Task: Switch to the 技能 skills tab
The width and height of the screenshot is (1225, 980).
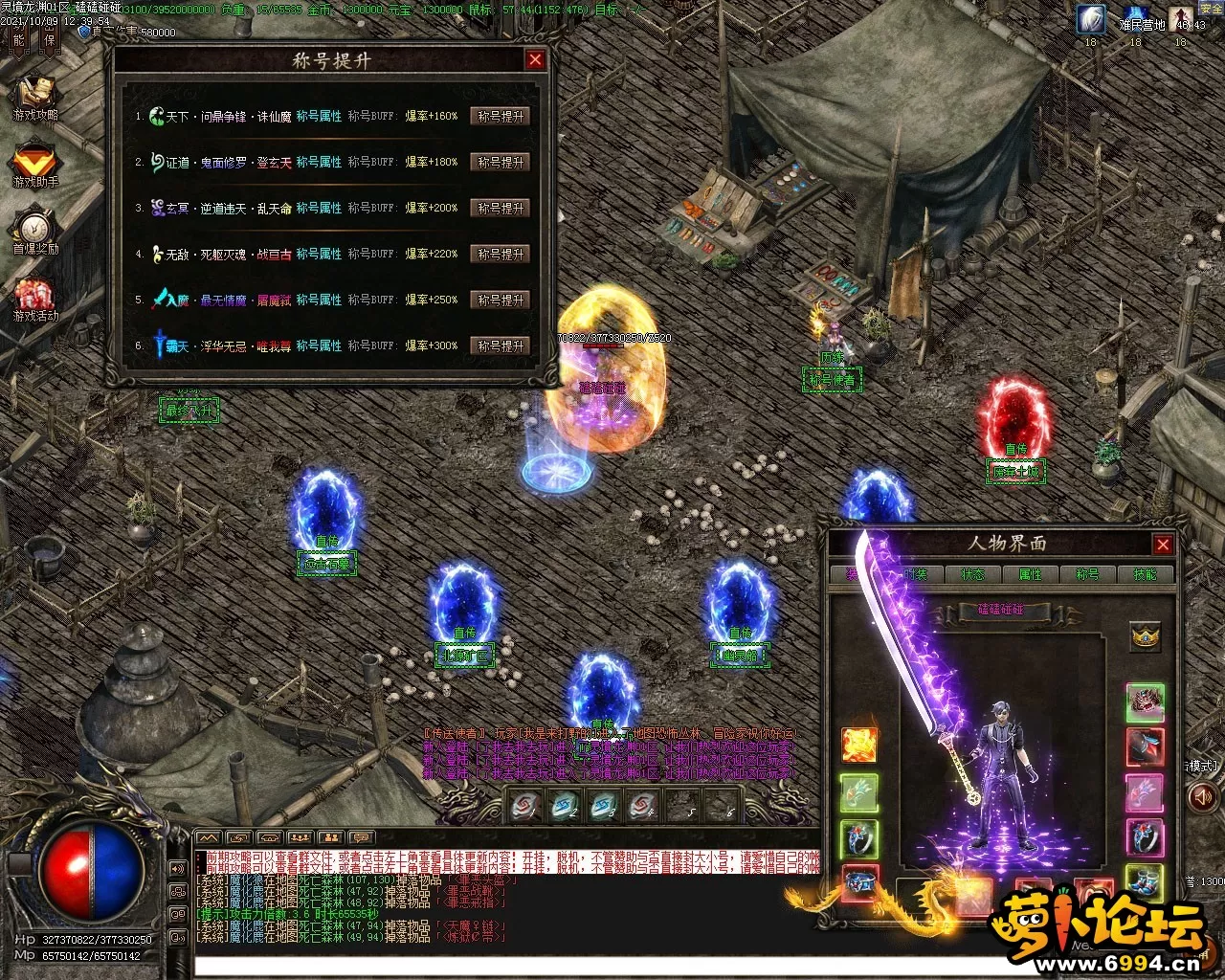Action: tap(1145, 574)
